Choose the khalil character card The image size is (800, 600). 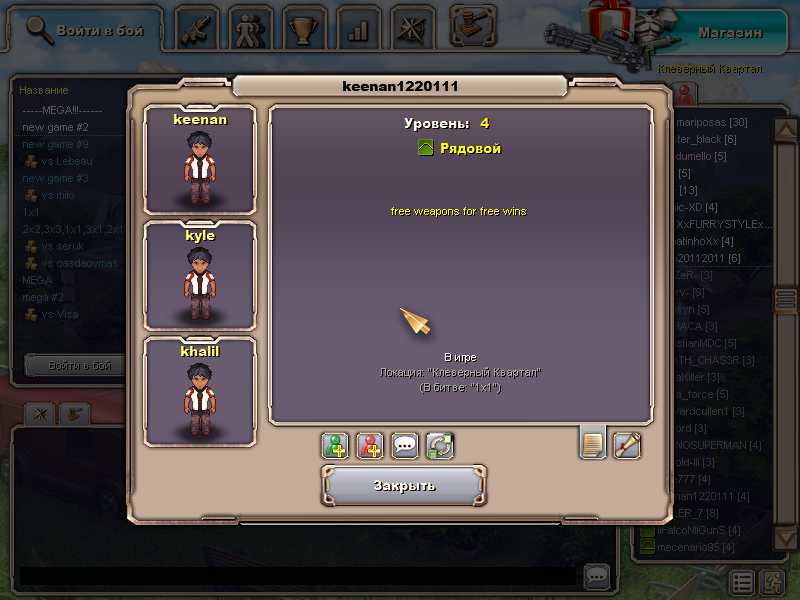click(200, 392)
